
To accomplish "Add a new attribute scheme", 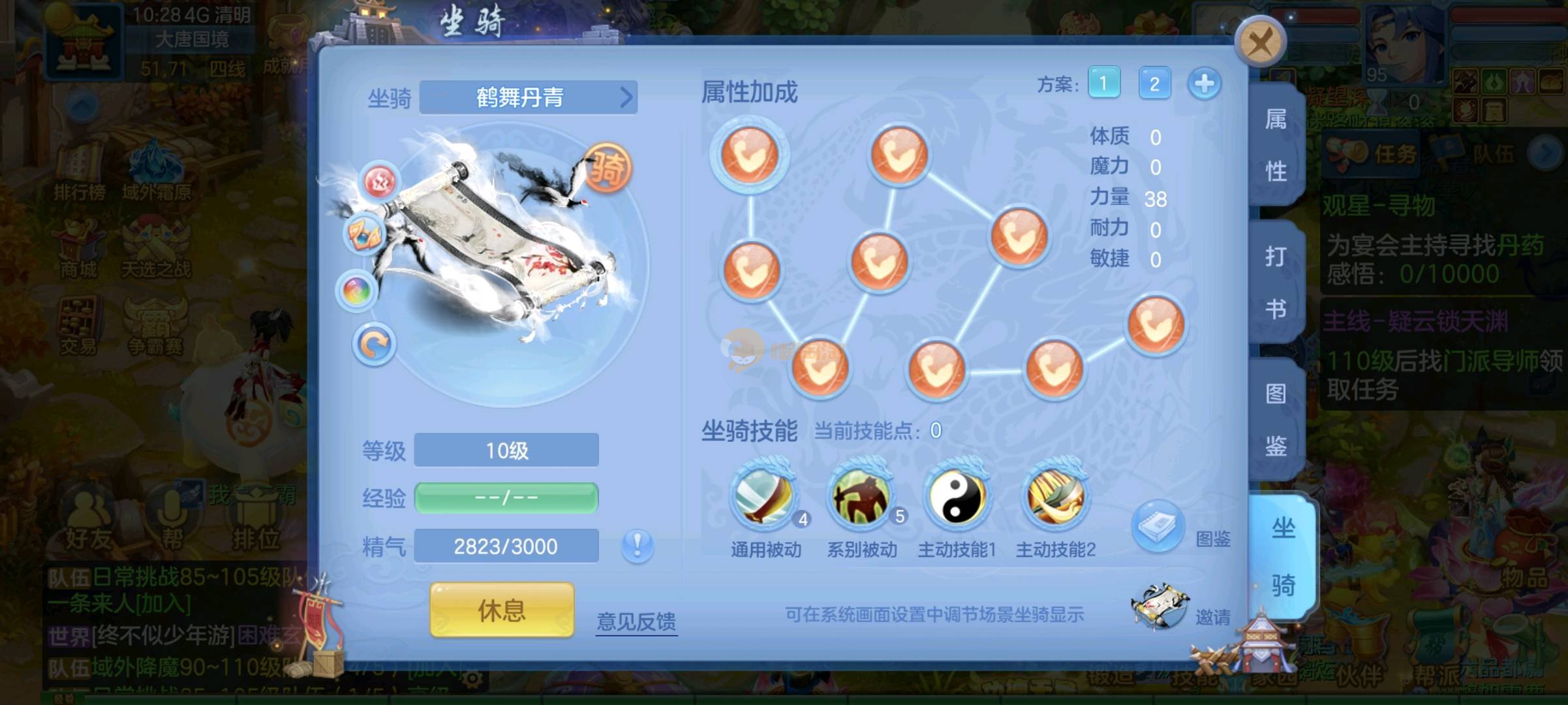I will pos(1204,84).
